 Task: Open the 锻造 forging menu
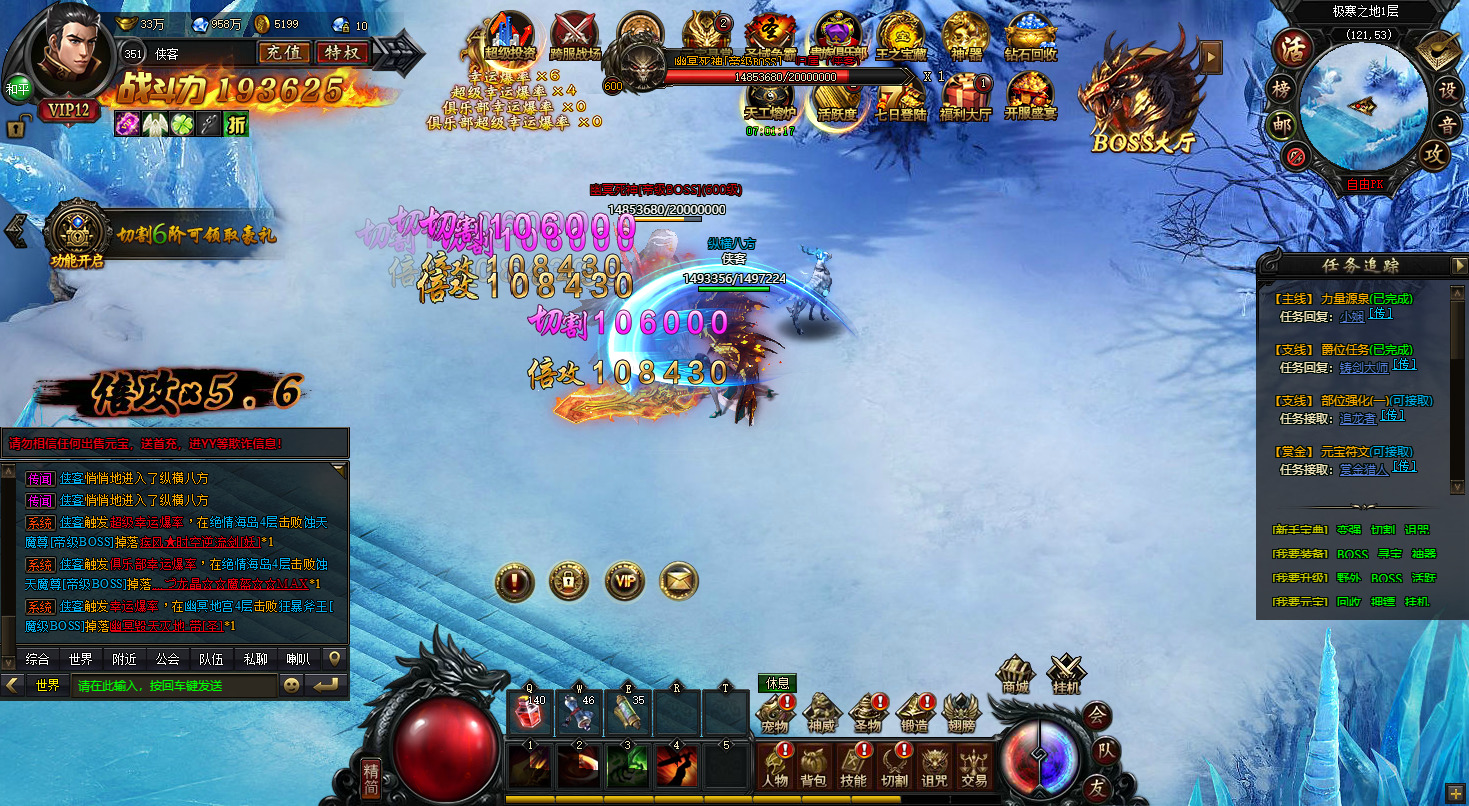pyautogui.click(x=914, y=712)
